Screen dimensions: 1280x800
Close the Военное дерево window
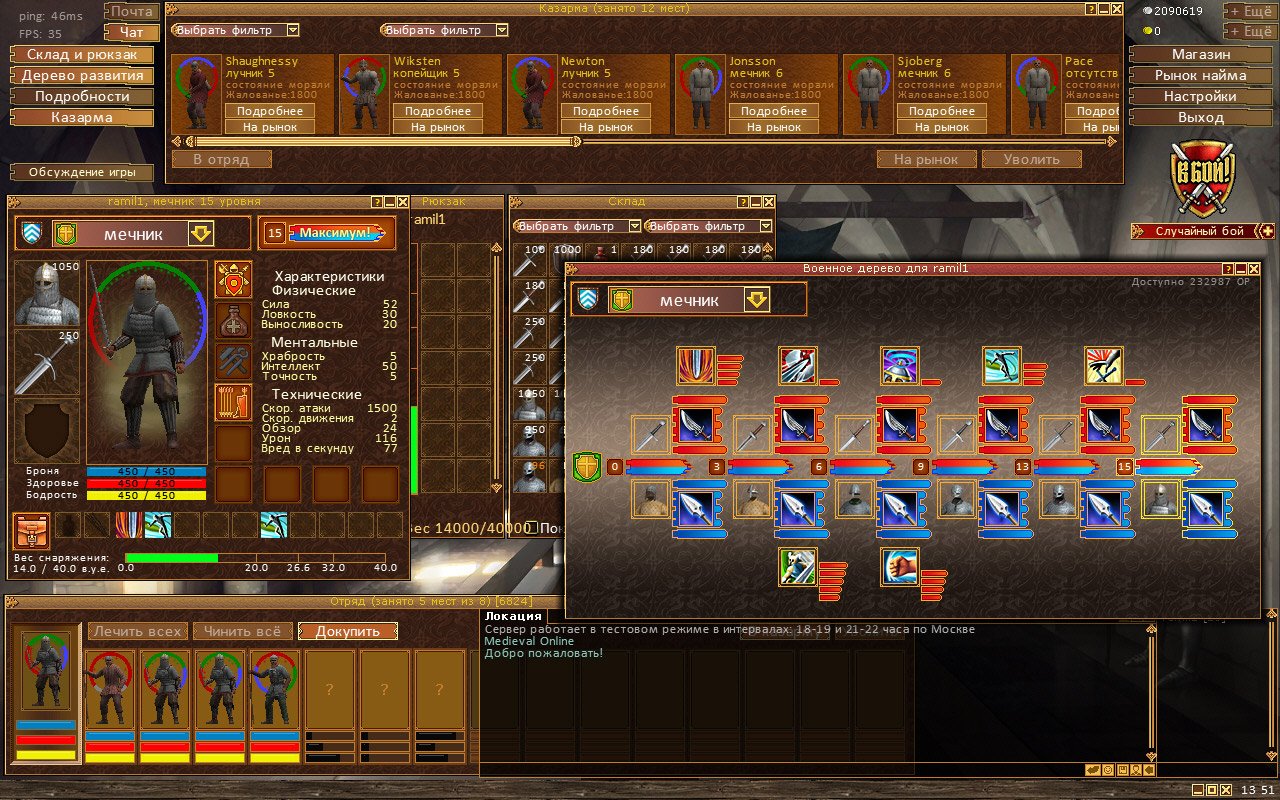1252,269
